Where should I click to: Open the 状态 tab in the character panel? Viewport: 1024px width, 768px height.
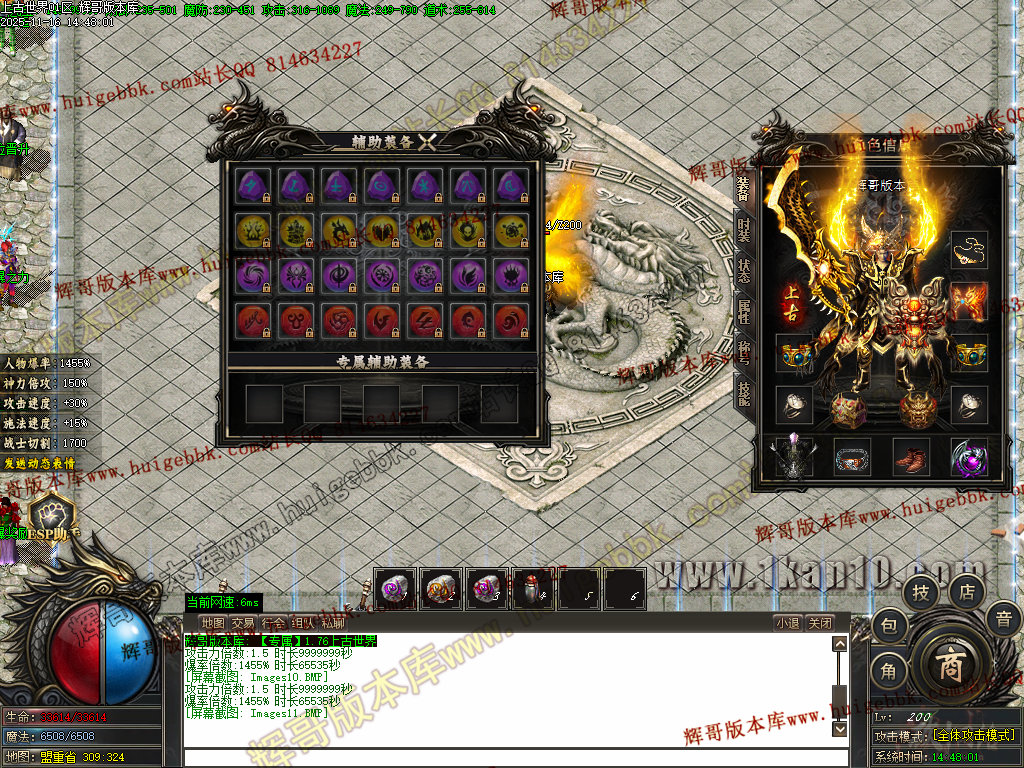click(x=743, y=270)
